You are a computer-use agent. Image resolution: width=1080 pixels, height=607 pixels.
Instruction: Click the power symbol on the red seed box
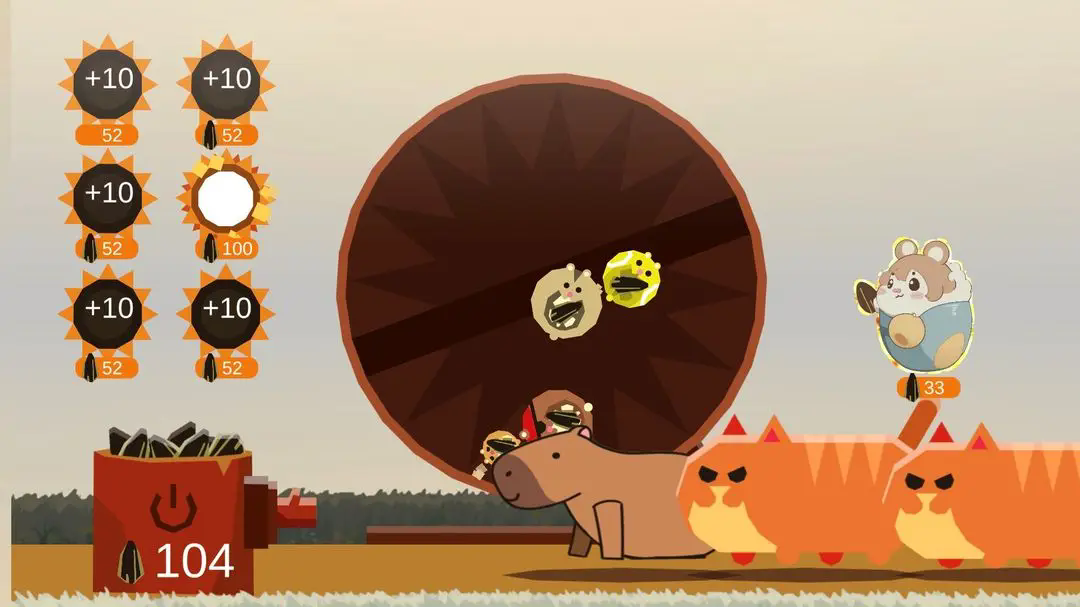pos(173,507)
